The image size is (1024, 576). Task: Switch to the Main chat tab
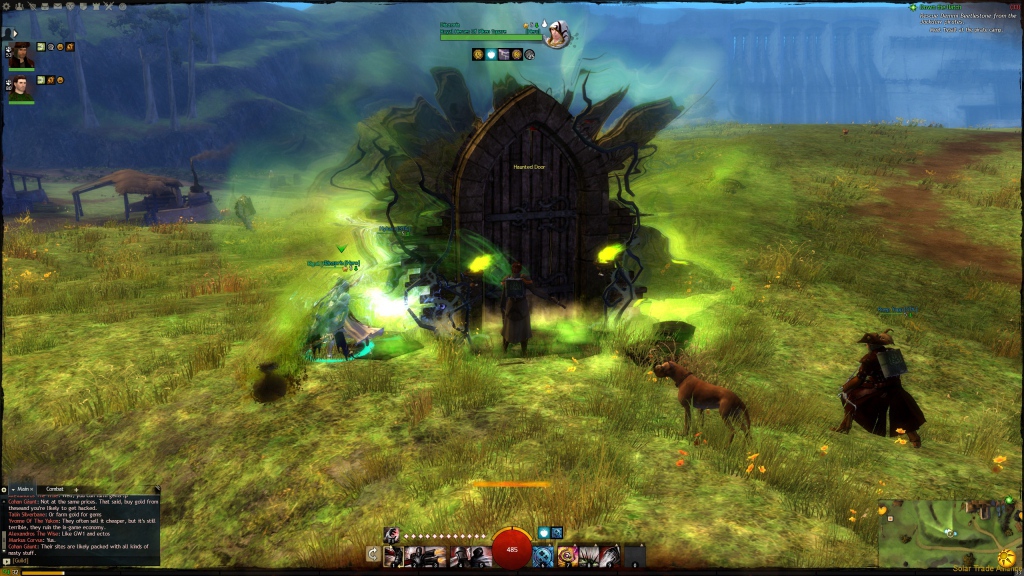pos(24,489)
